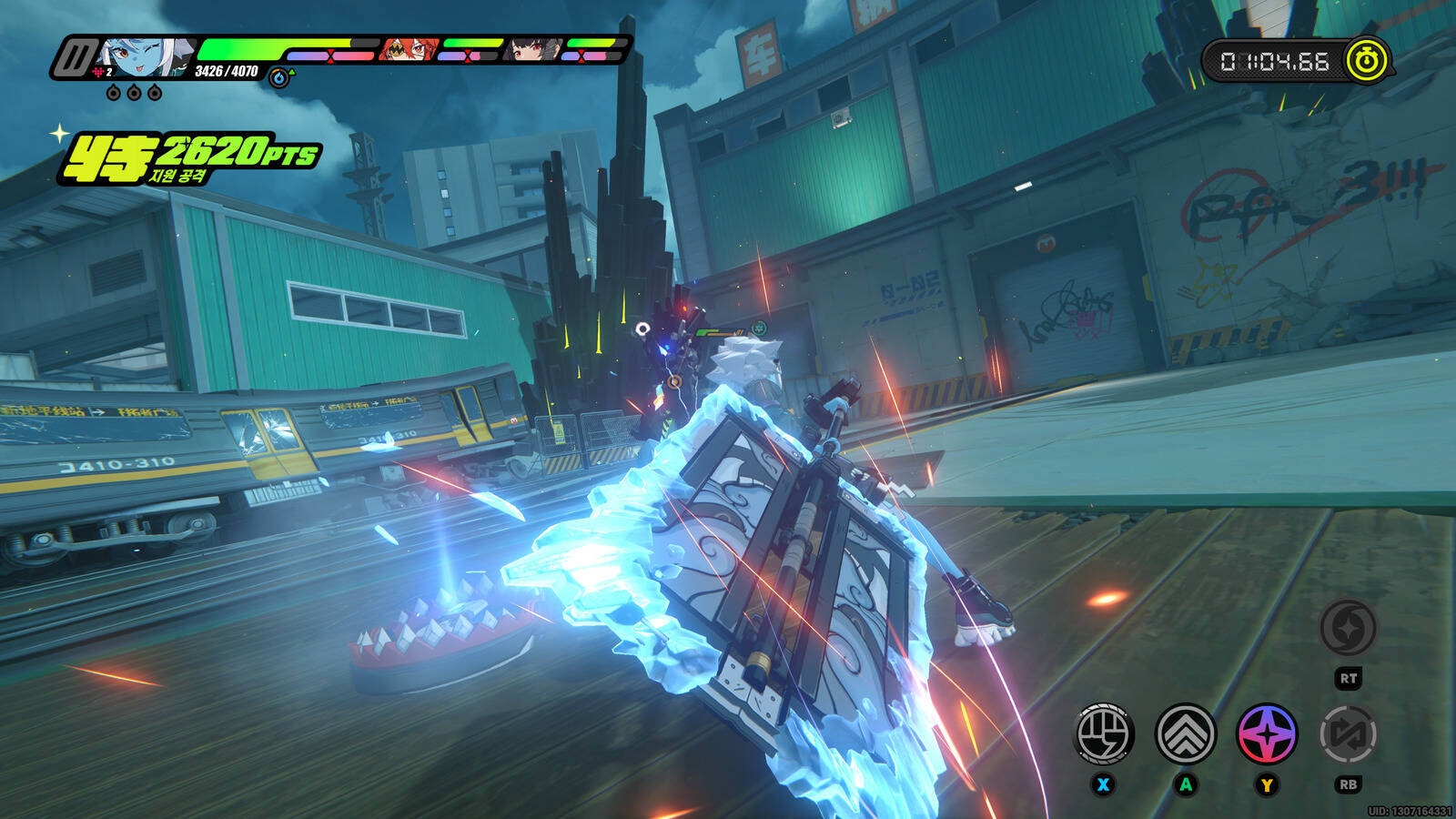Pause the battle with the top-left pause button
This screenshot has height=819, width=1456.
(x=73, y=58)
